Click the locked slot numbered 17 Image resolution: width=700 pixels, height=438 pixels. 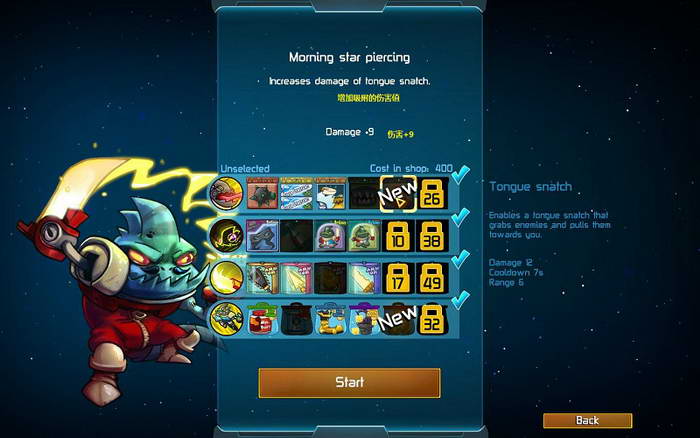pyautogui.click(x=397, y=277)
